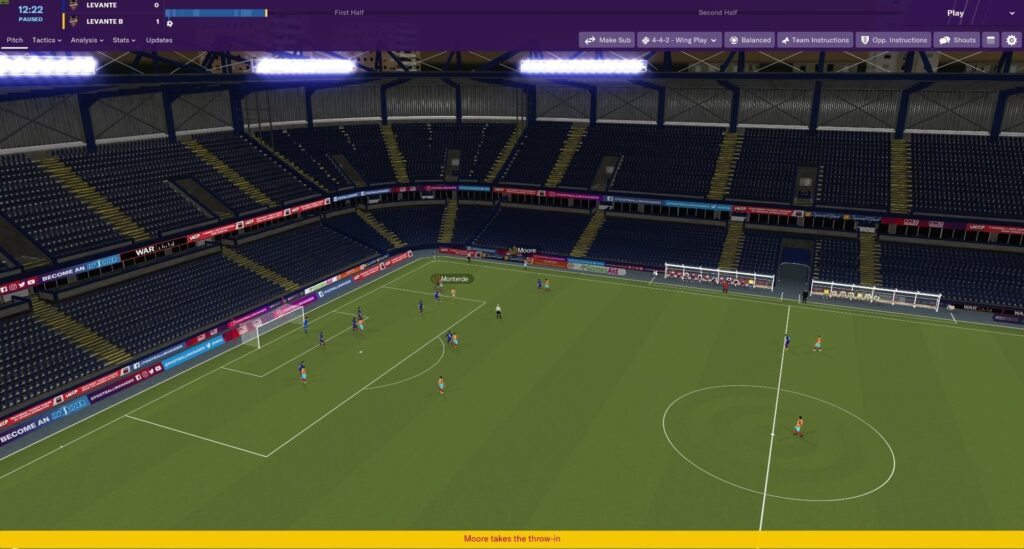
Task: Choose the Shouts button
Action: (x=957, y=40)
